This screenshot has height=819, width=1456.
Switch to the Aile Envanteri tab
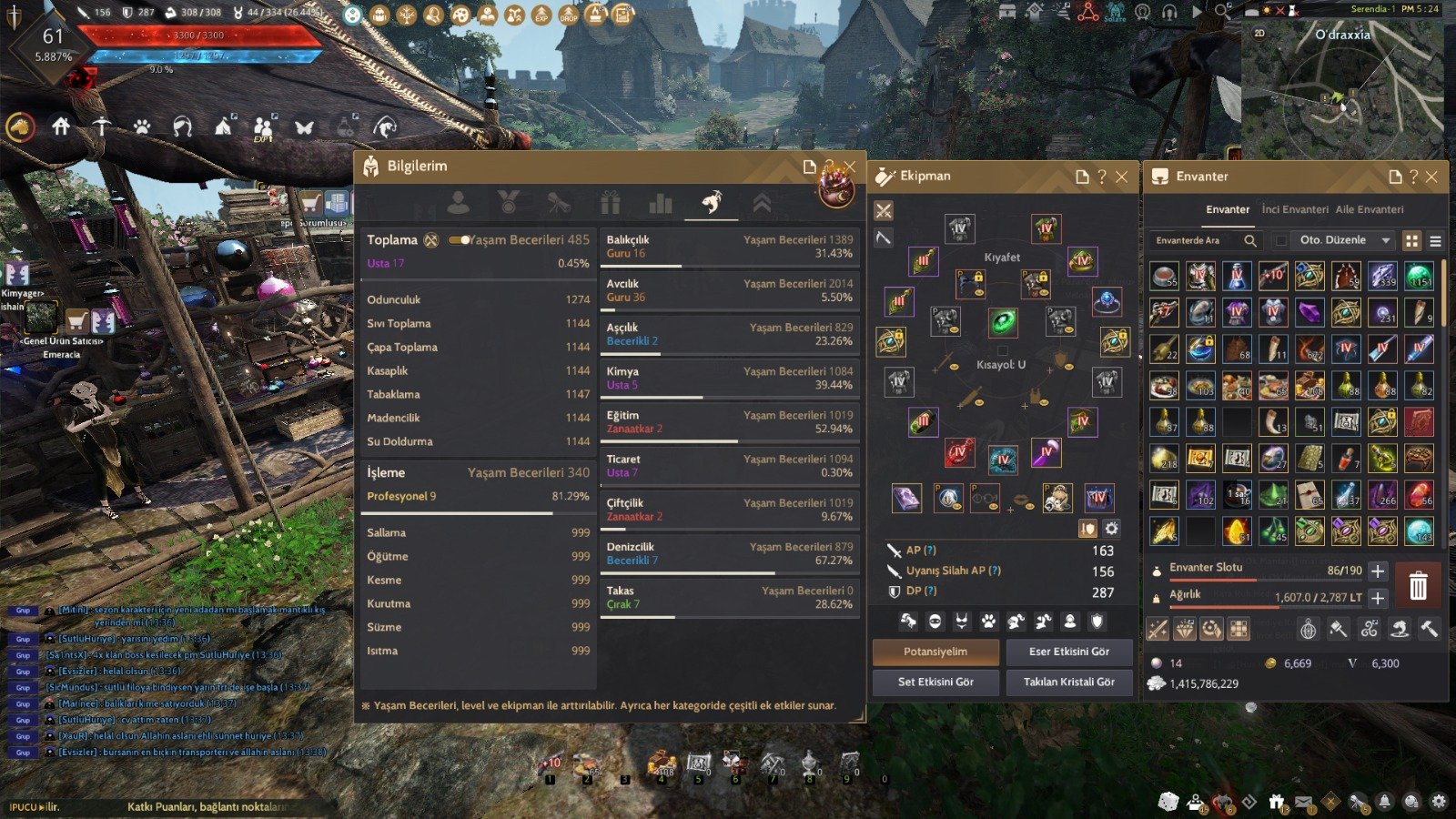click(1369, 209)
